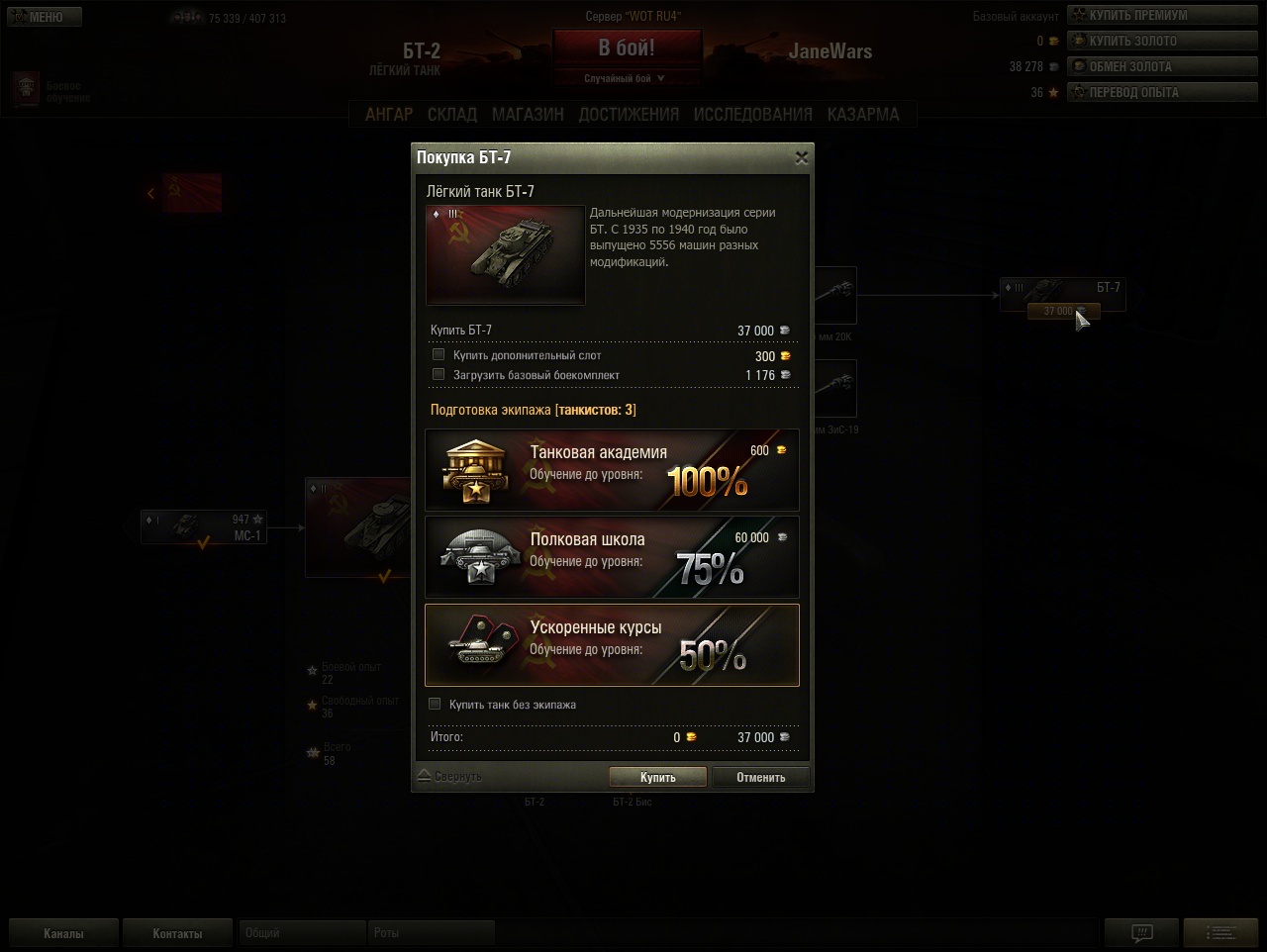Pick Ускоренные курсы 50% crew training

[x=612, y=645]
